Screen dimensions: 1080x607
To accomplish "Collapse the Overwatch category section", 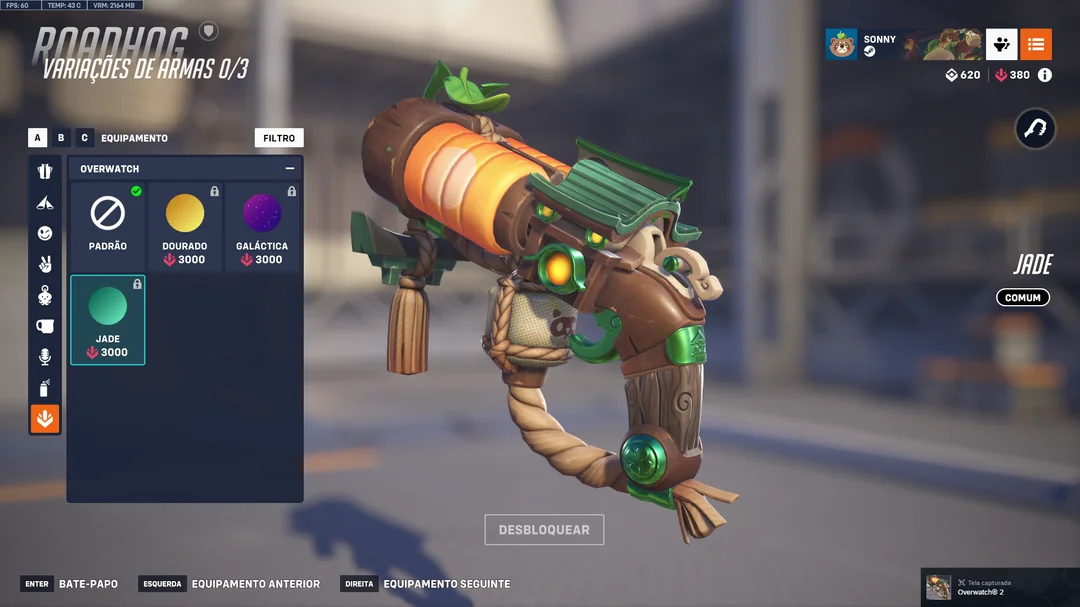I will (x=290, y=169).
